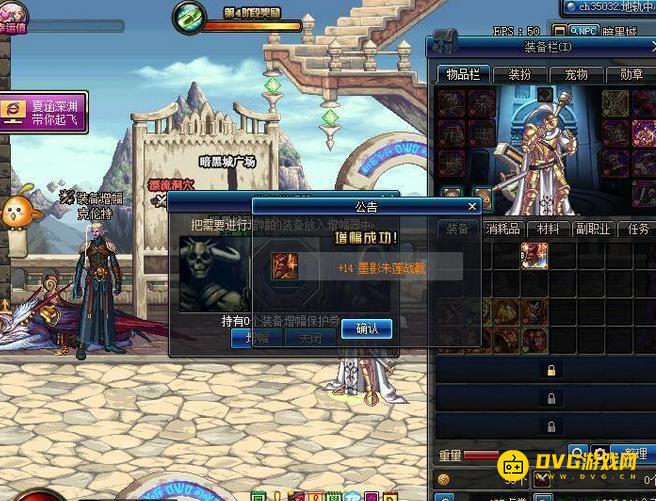Show the 消耗品 consumables category
The height and width of the screenshot is (501, 657).
(504, 229)
